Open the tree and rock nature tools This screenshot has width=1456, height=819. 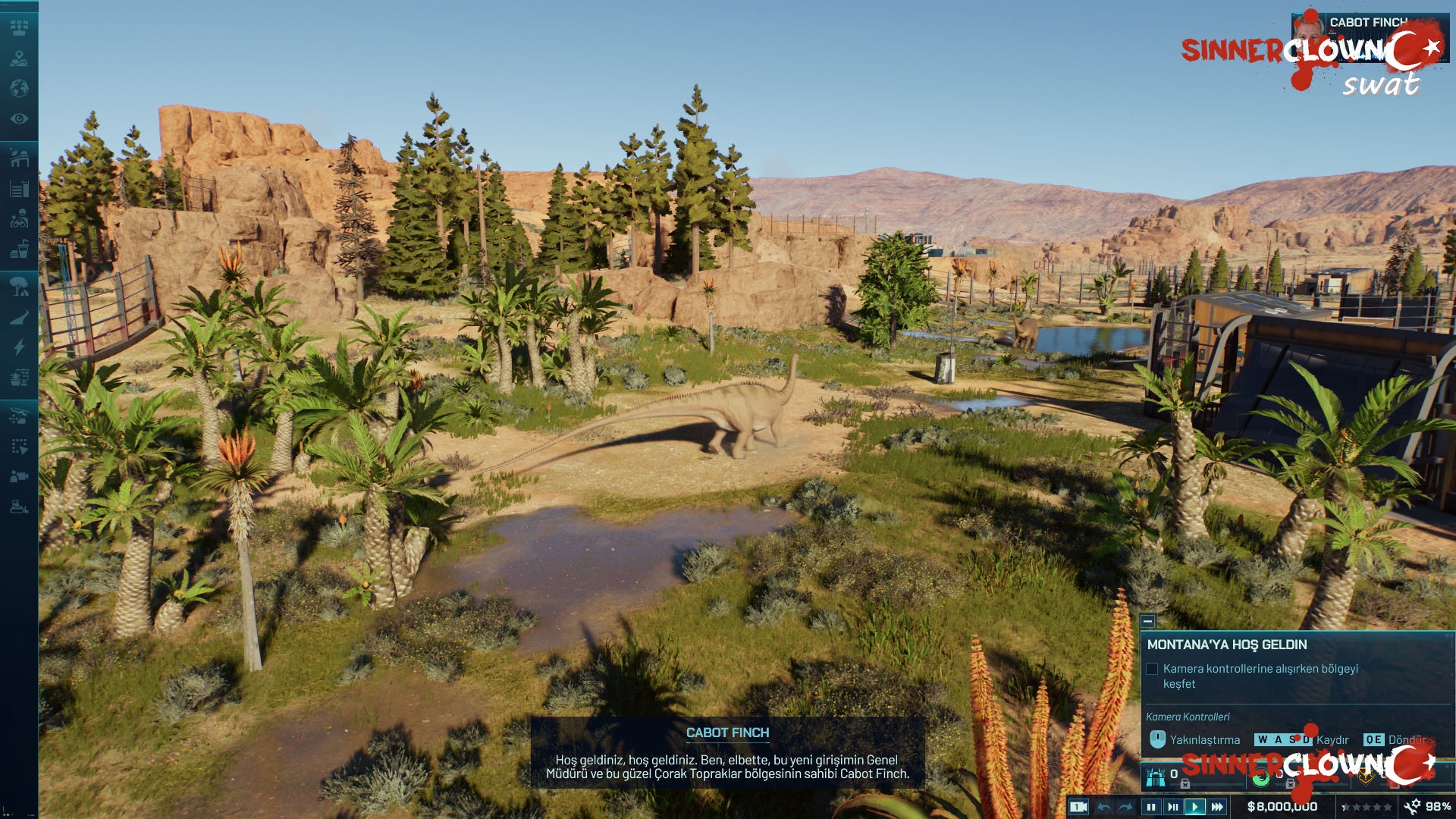[x=19, y=287]
